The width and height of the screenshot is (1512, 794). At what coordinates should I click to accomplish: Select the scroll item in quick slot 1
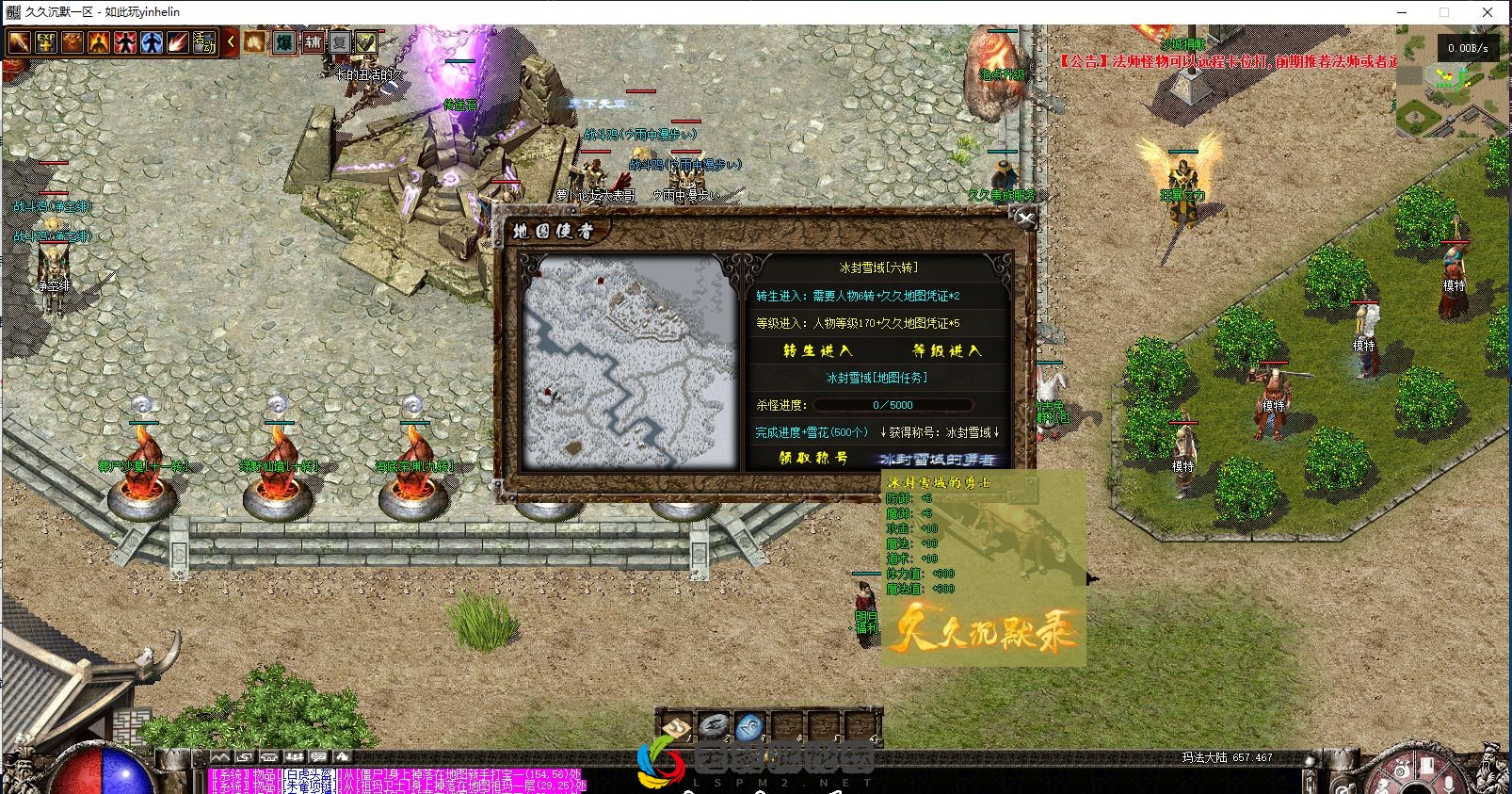[677, 726]
